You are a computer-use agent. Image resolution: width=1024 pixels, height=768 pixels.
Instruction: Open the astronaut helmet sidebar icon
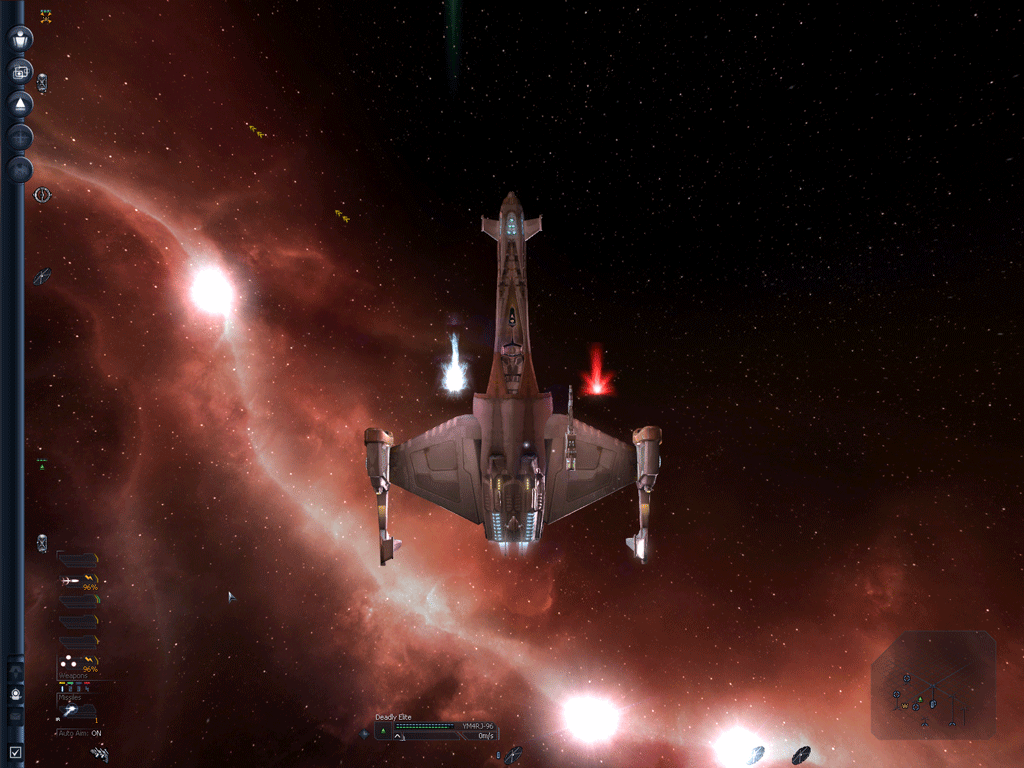tap(16, 693)
